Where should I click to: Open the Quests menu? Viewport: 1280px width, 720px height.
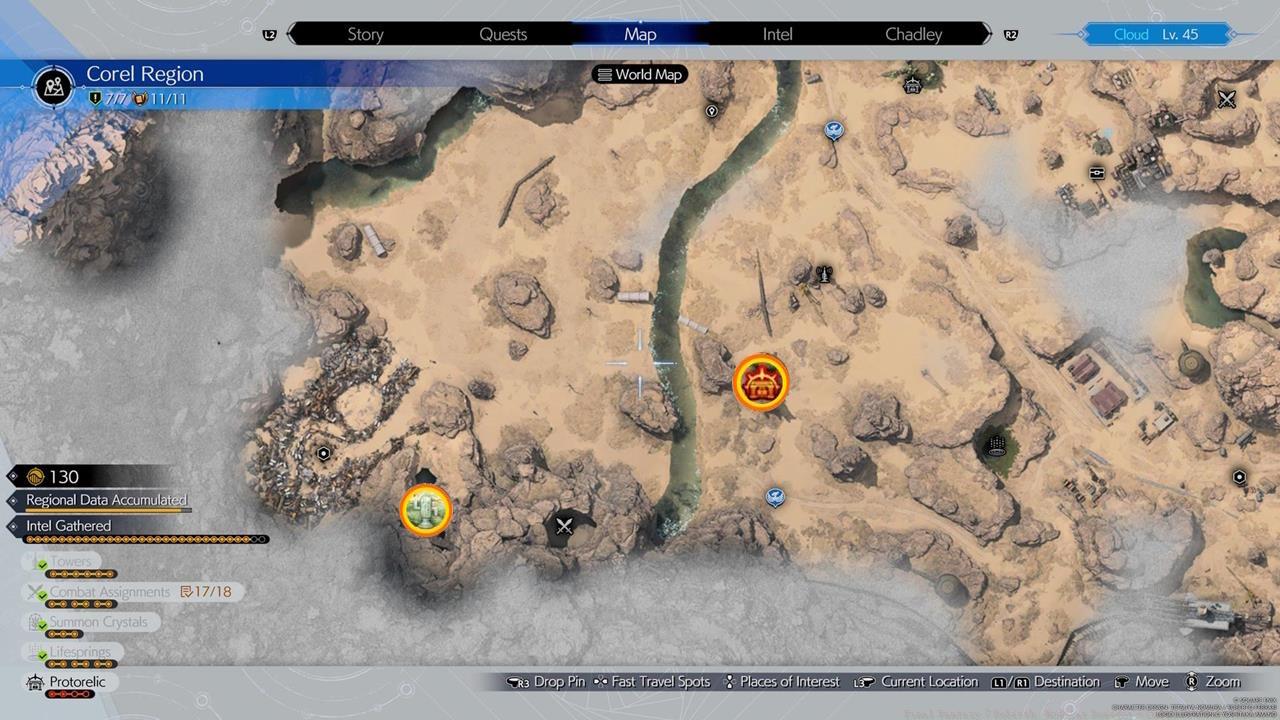503,34
